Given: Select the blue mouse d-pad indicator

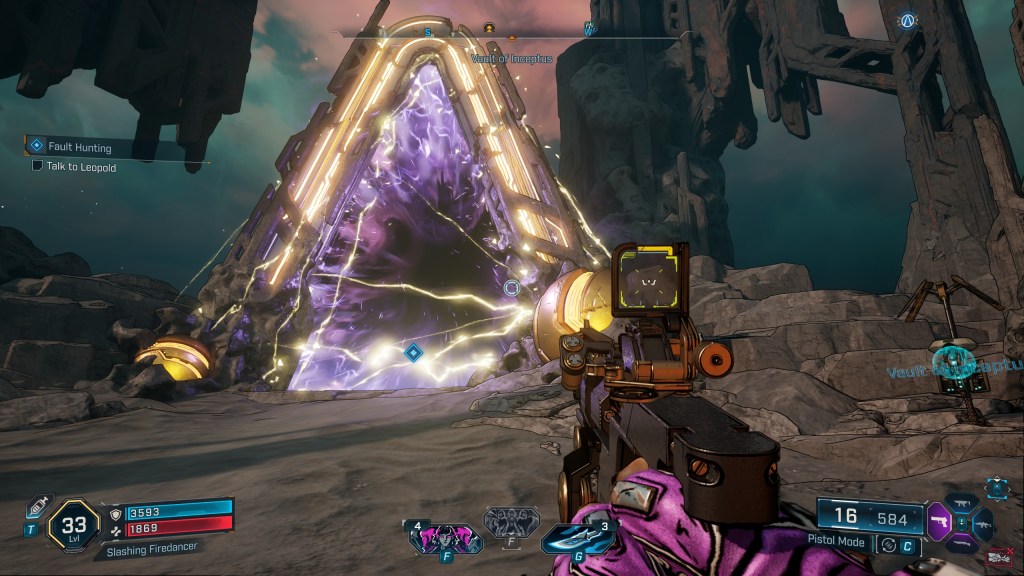Looking at the screenshot, I should (997, 488).
